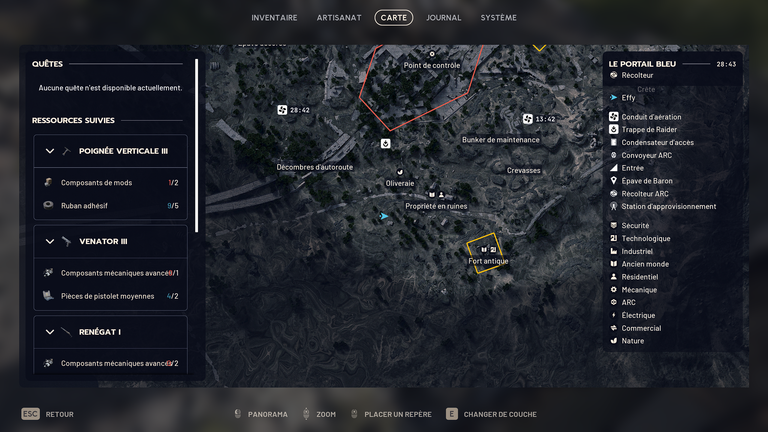Select the Carte tab
Viewport: 768px width, 432px height.
click(393, 18)
